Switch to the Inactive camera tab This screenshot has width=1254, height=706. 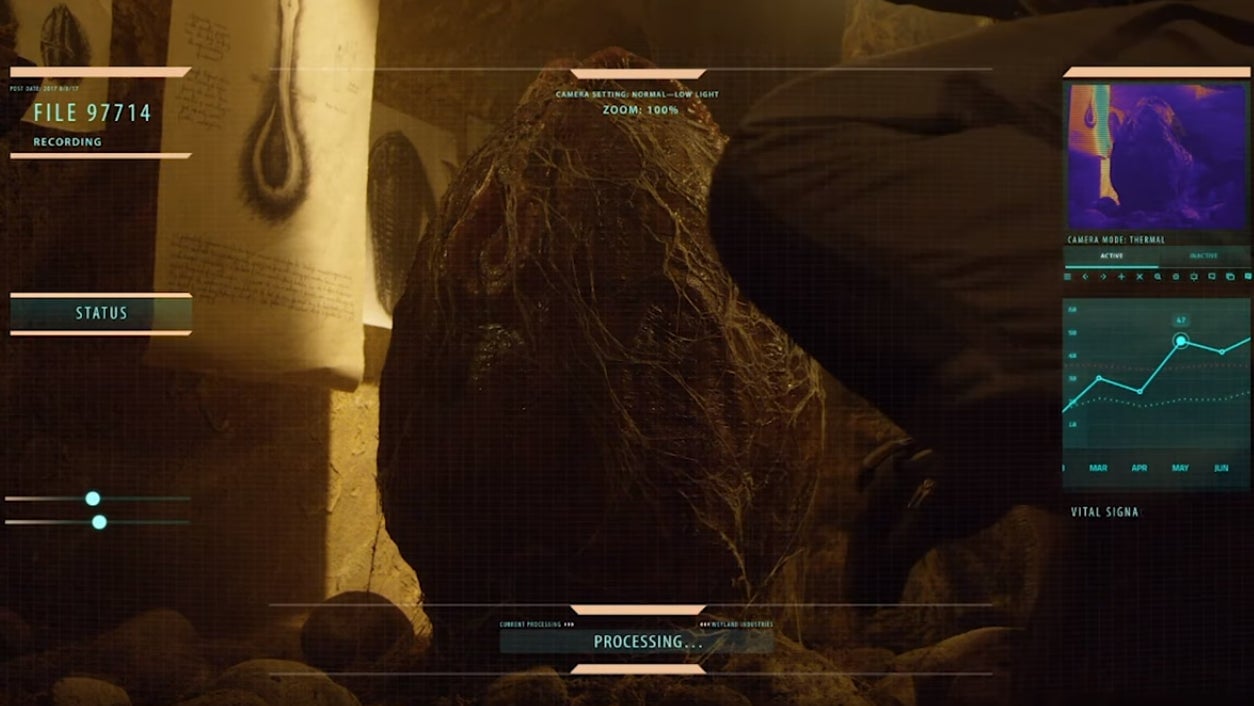(x=1203, y=256)
